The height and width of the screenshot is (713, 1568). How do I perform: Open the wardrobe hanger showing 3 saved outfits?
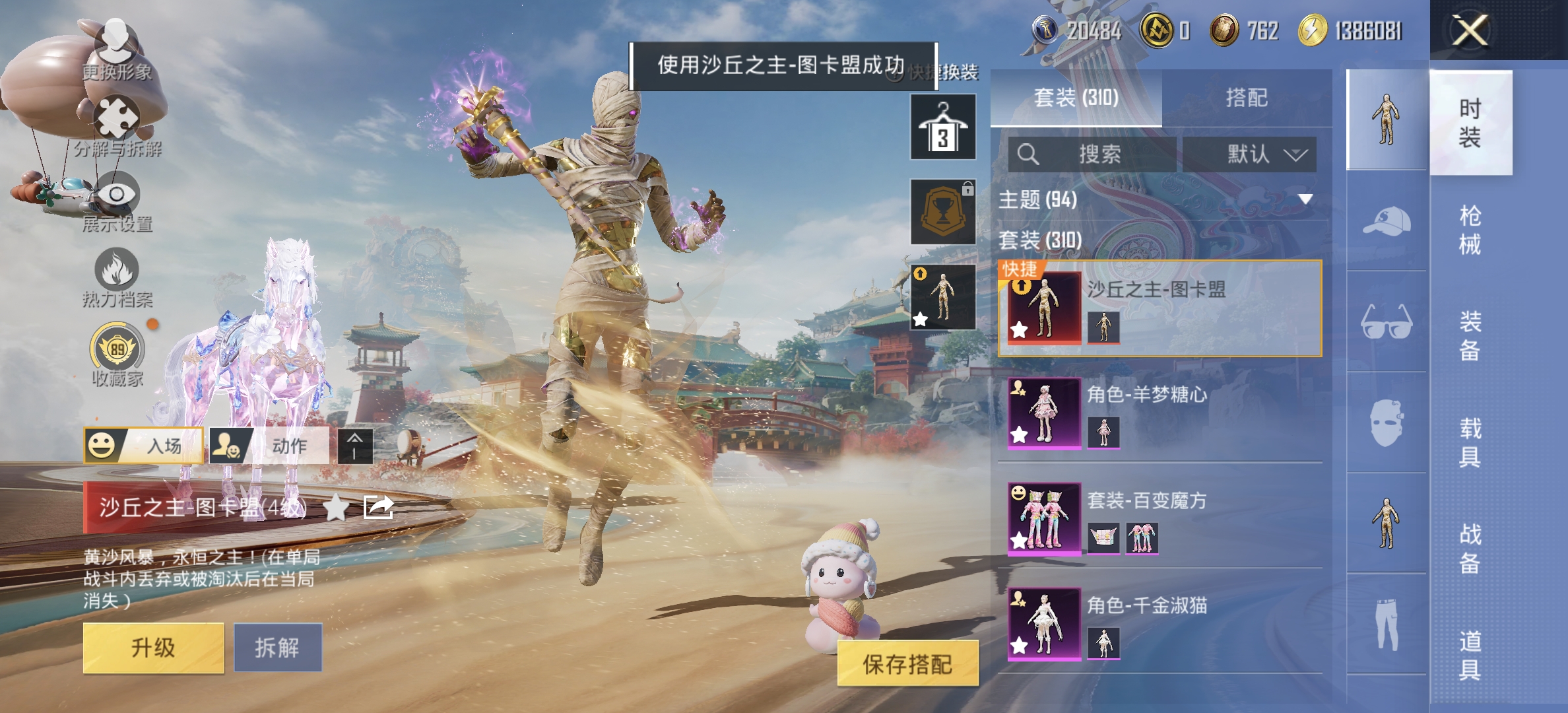pyautogui.click(x=942, y=125)
